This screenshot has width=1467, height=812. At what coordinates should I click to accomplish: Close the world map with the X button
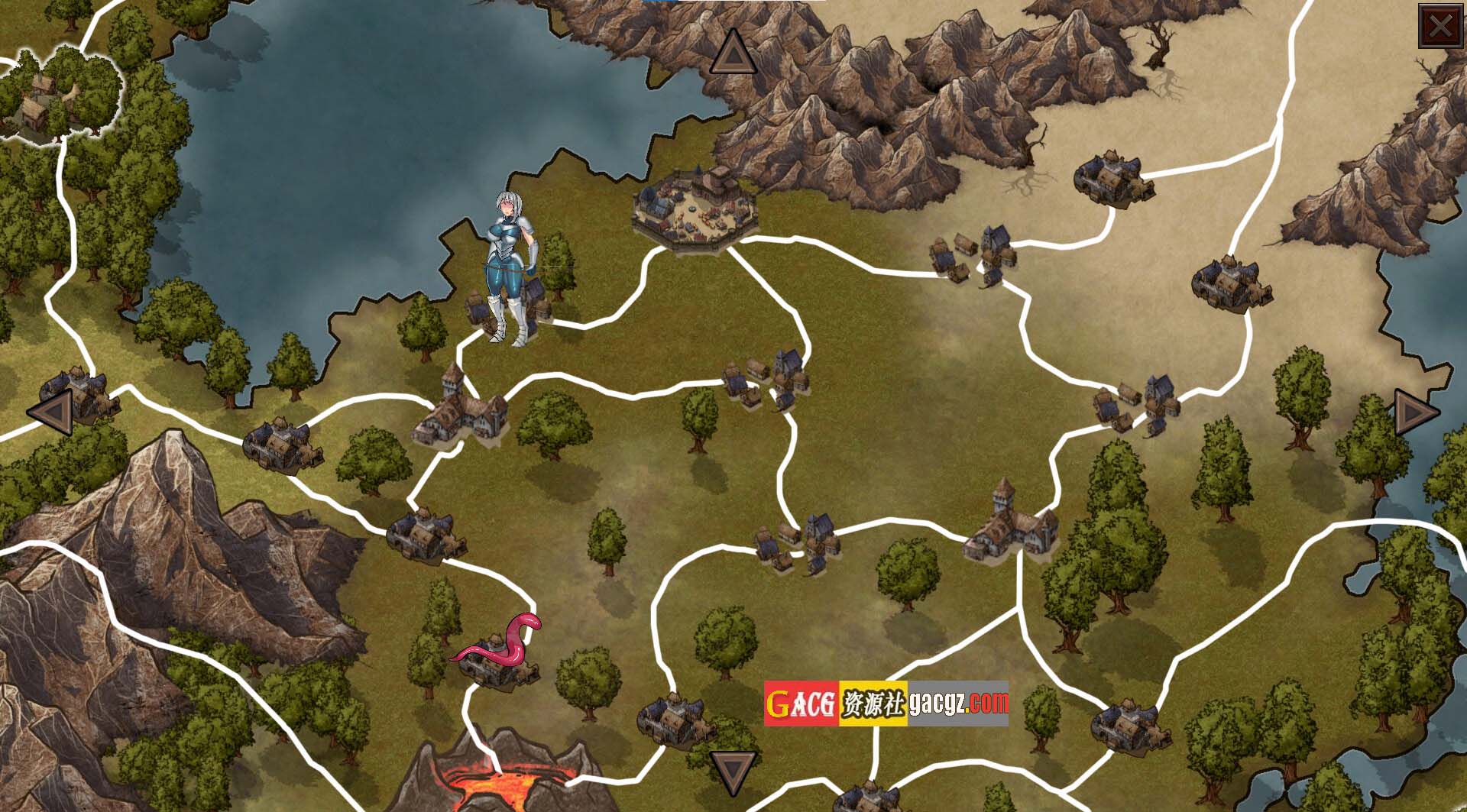(1439, 28)
